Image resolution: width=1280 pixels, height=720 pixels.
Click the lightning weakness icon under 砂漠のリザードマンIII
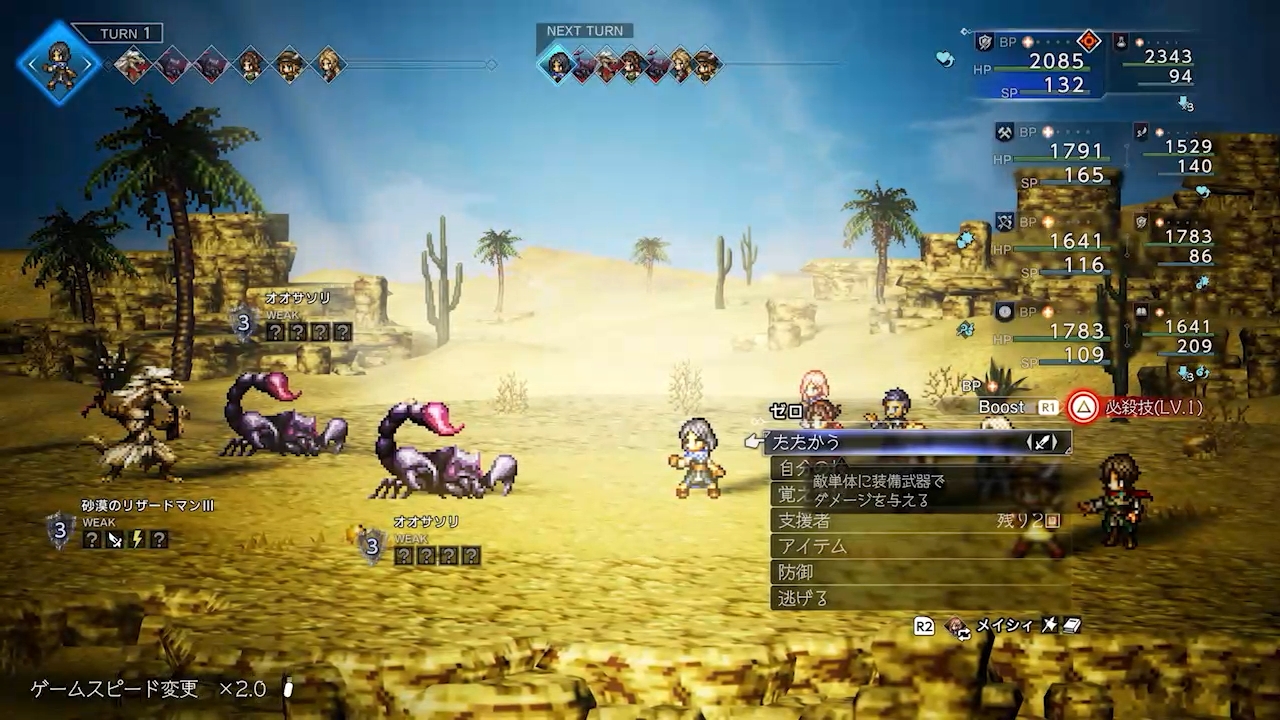[x=138, y=539]
